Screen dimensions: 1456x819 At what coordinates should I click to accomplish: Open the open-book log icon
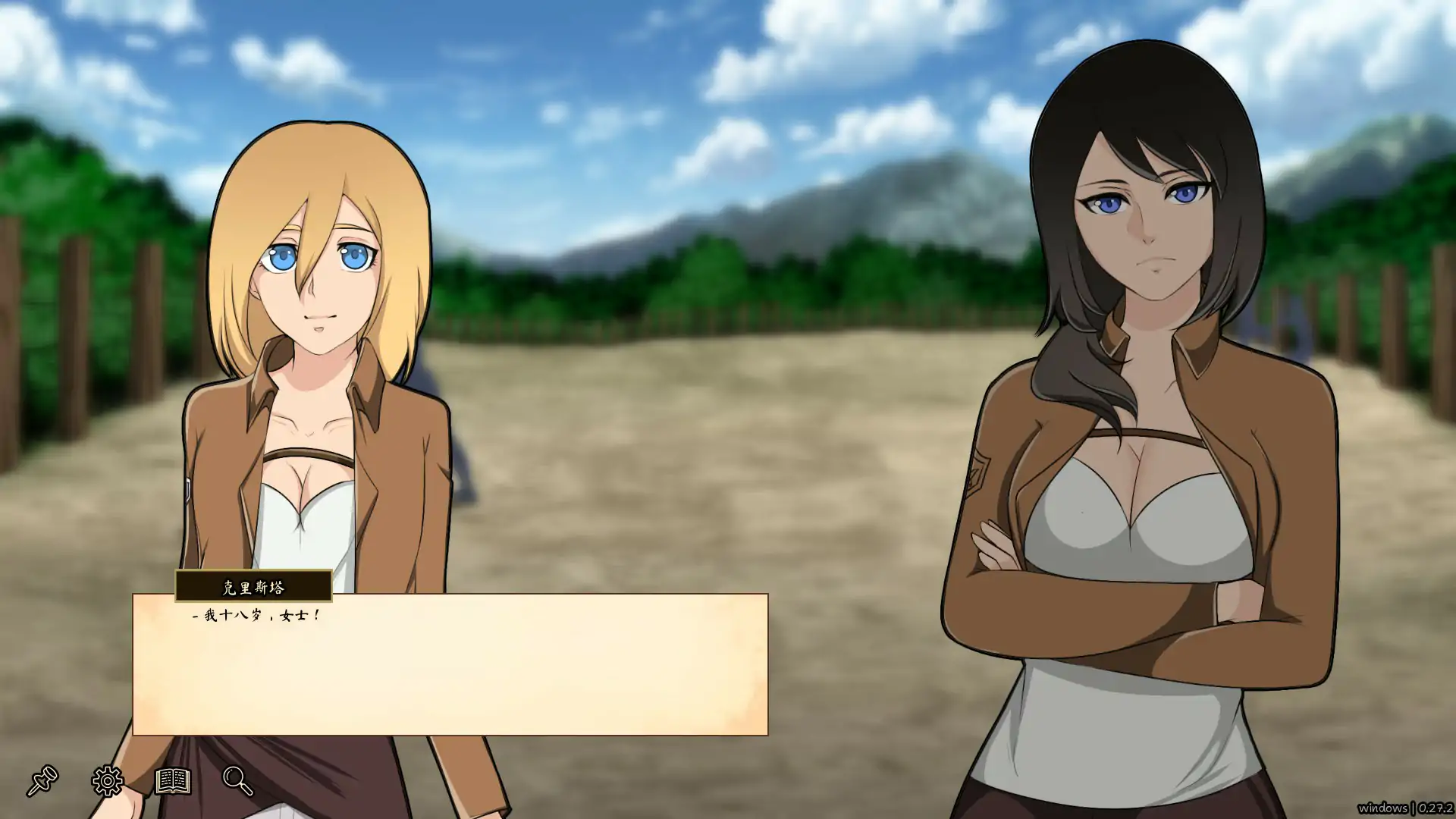click(x=172, y=780)
